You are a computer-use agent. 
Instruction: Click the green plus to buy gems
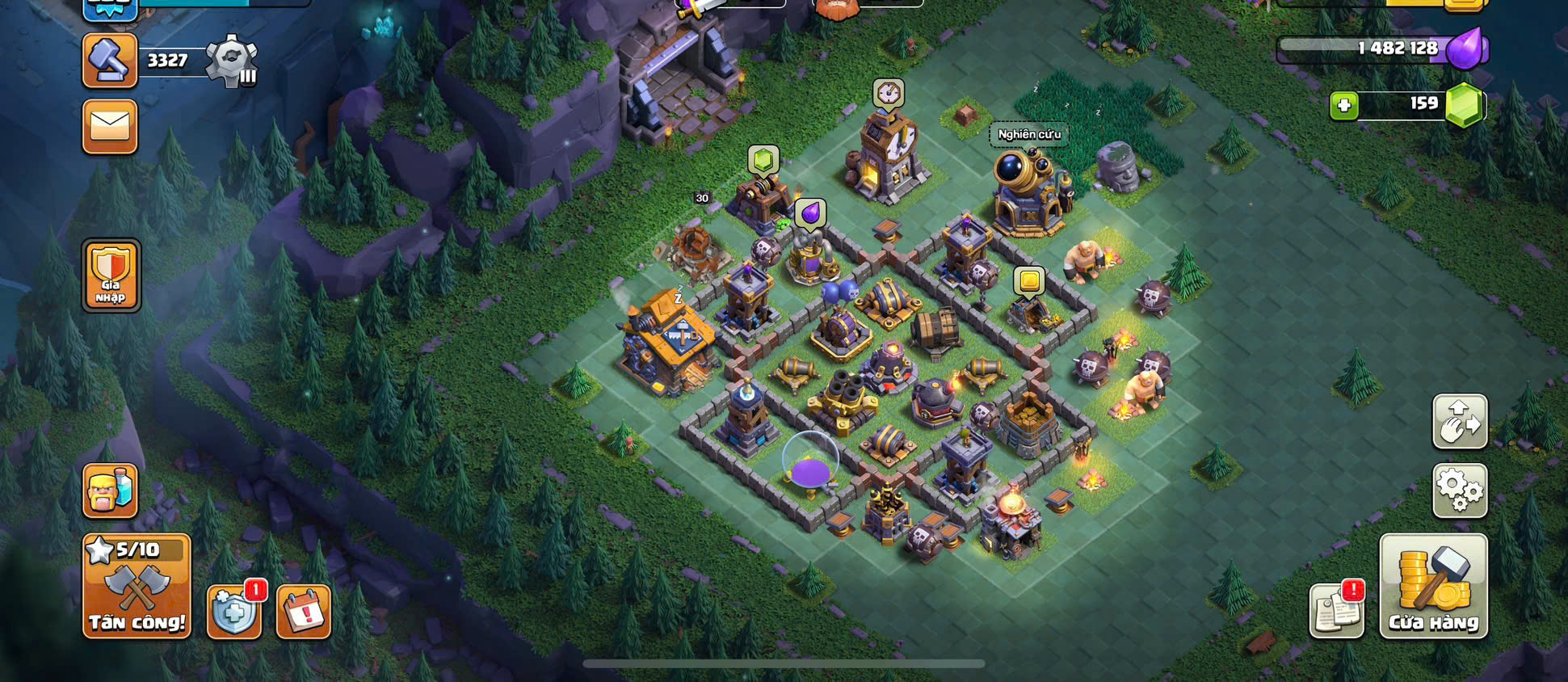click(x=1344, y=105)
